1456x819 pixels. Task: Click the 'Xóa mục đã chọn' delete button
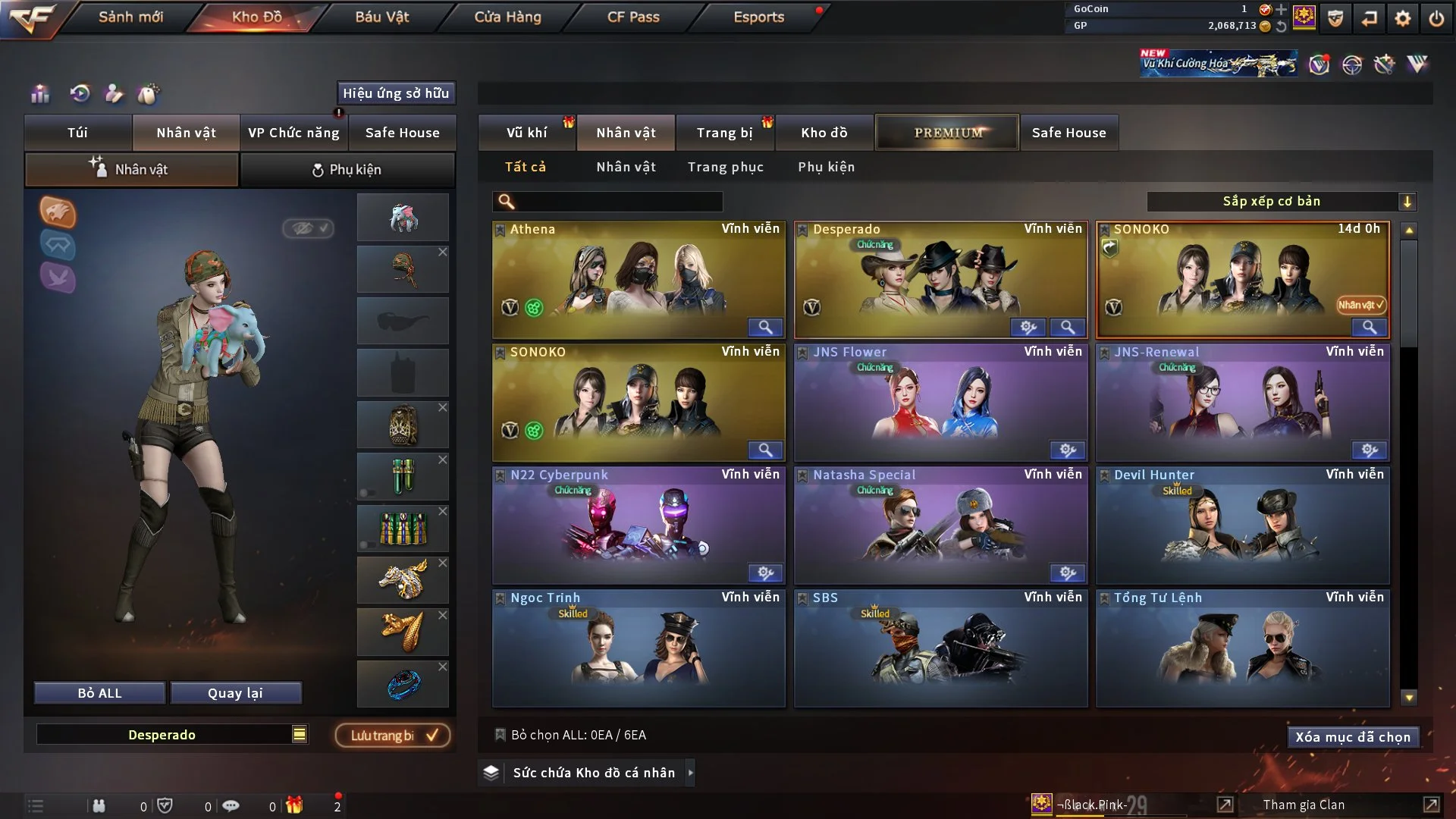1353,736
